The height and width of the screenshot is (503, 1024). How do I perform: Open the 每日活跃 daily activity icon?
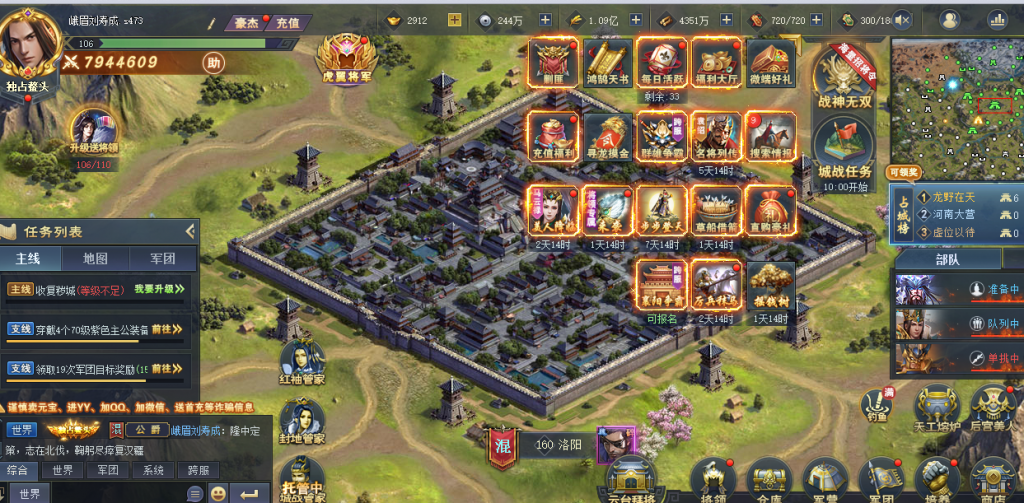pos(662,65)
